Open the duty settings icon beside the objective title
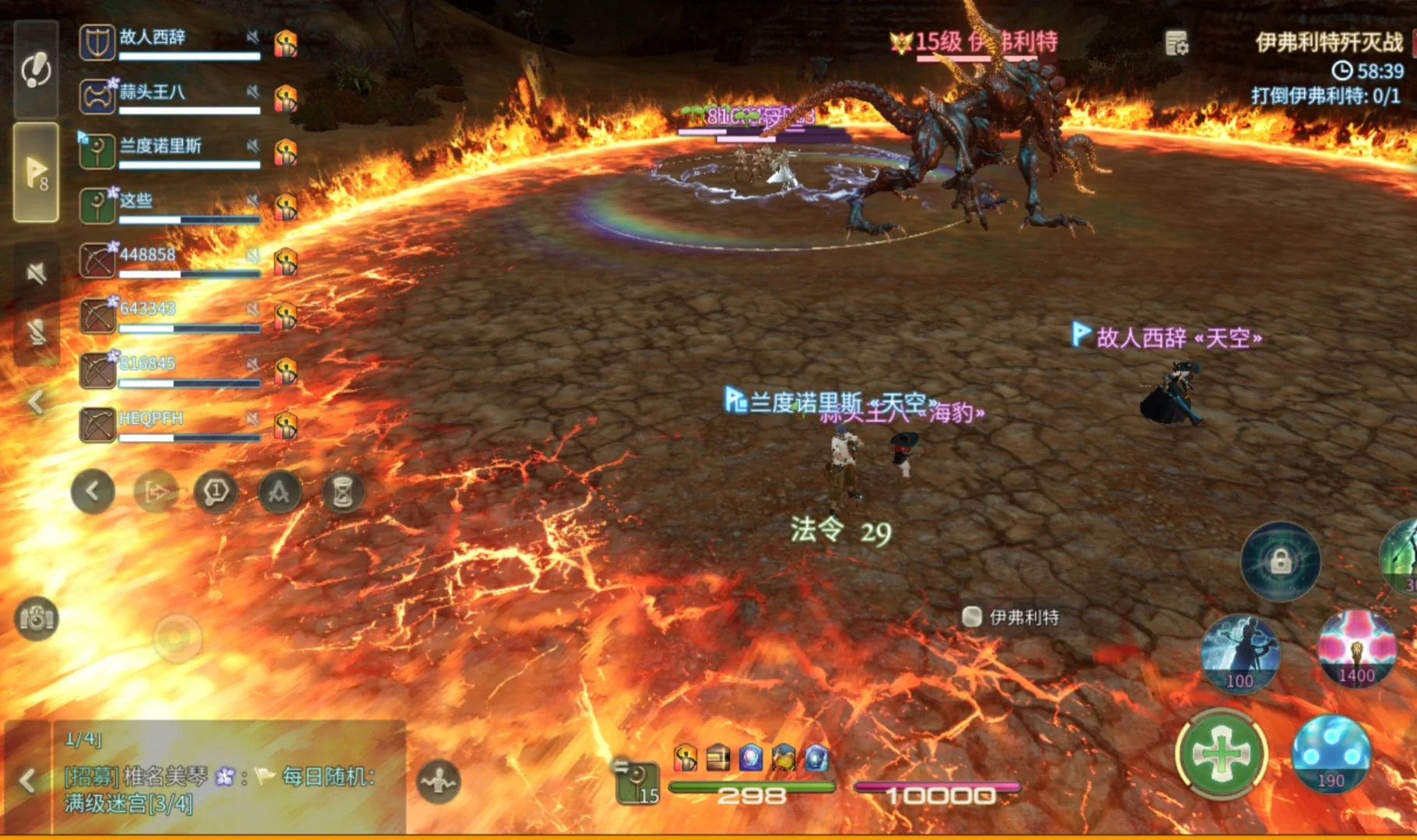 (1177, 43)
